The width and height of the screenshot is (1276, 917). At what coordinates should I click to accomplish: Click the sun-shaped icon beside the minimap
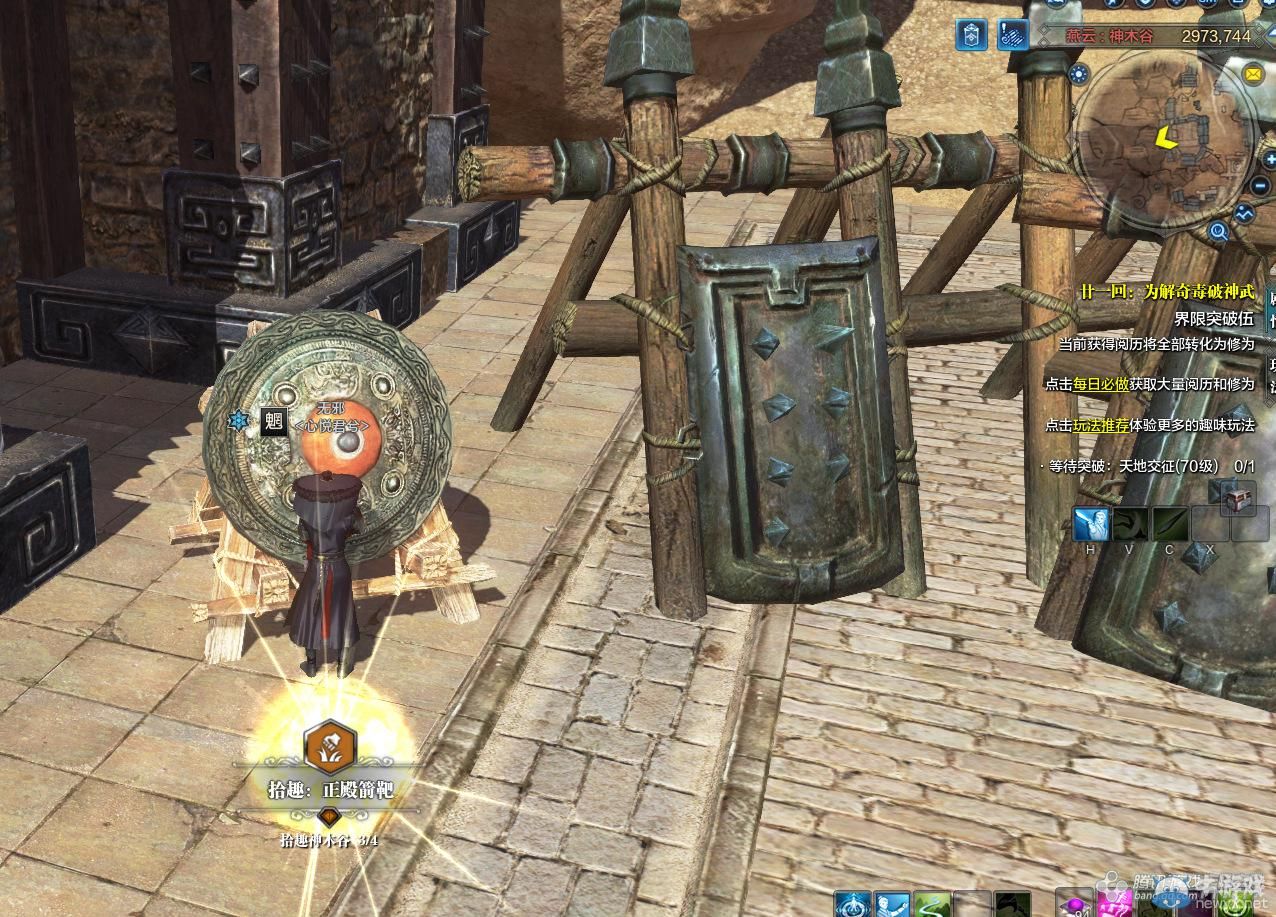click(x=1078, y=73)
